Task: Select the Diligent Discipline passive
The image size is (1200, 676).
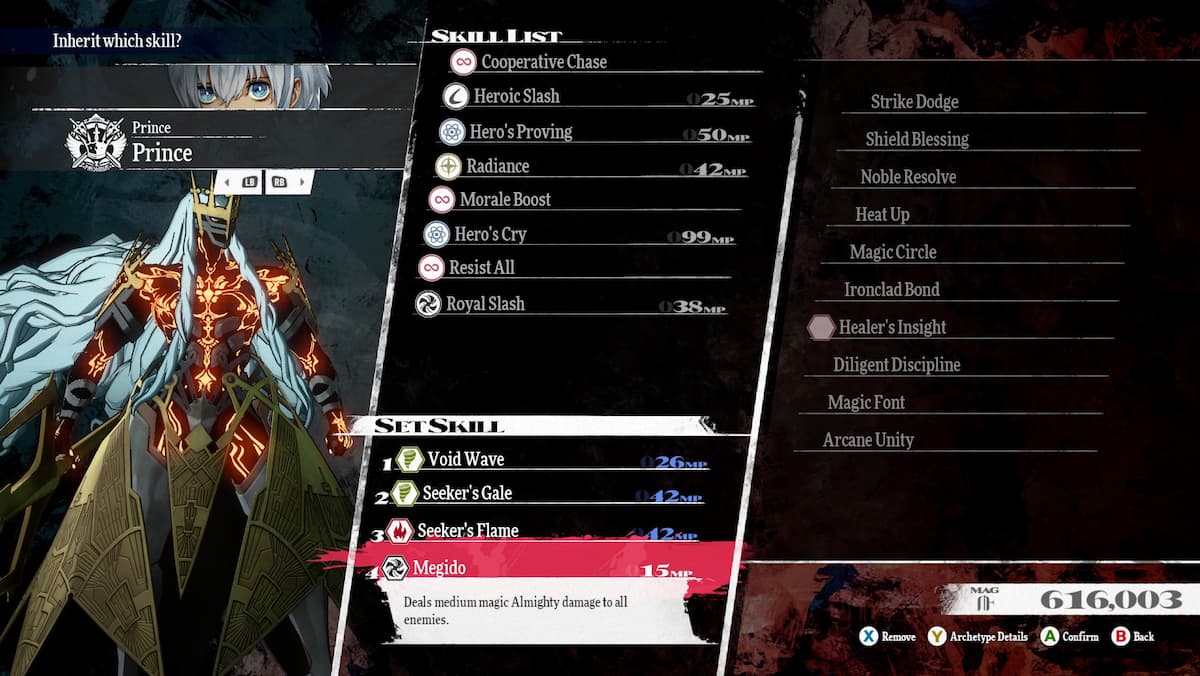Action: (896, 366)
